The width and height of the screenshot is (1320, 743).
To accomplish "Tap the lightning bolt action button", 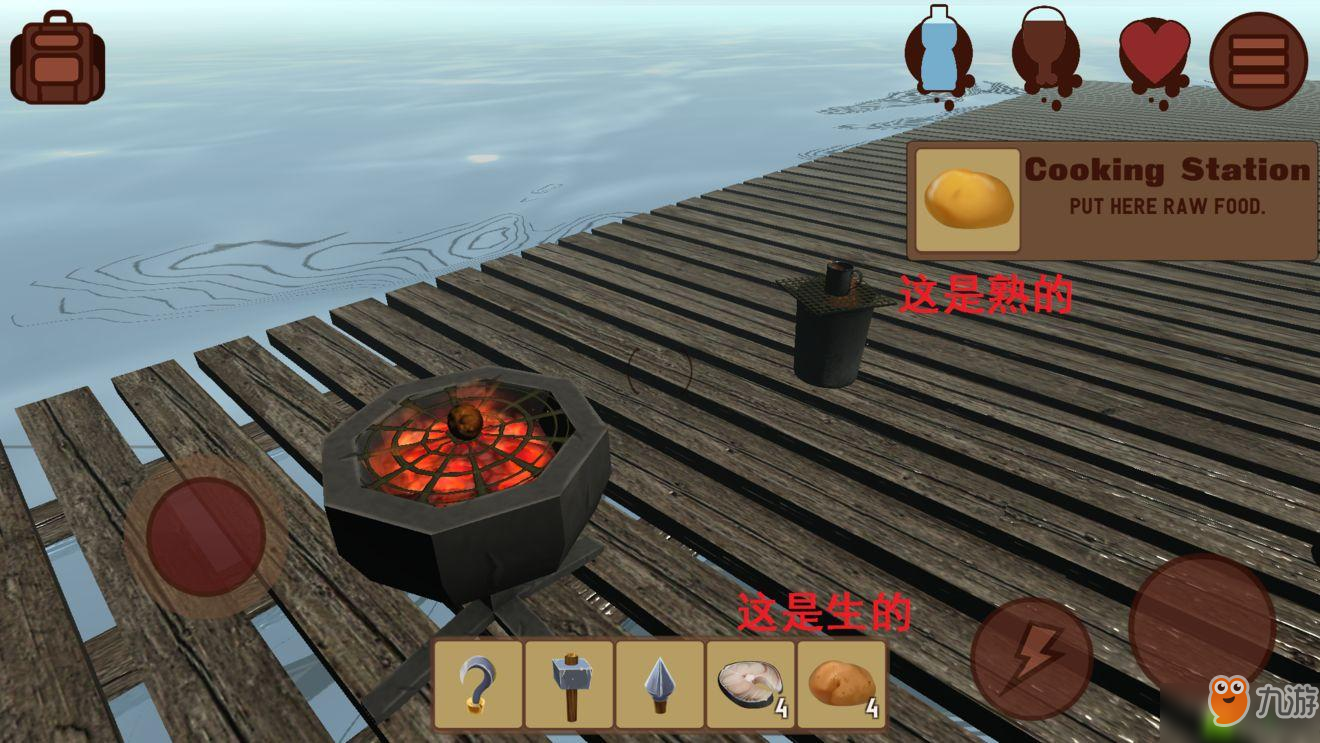I will (1031, 658).
